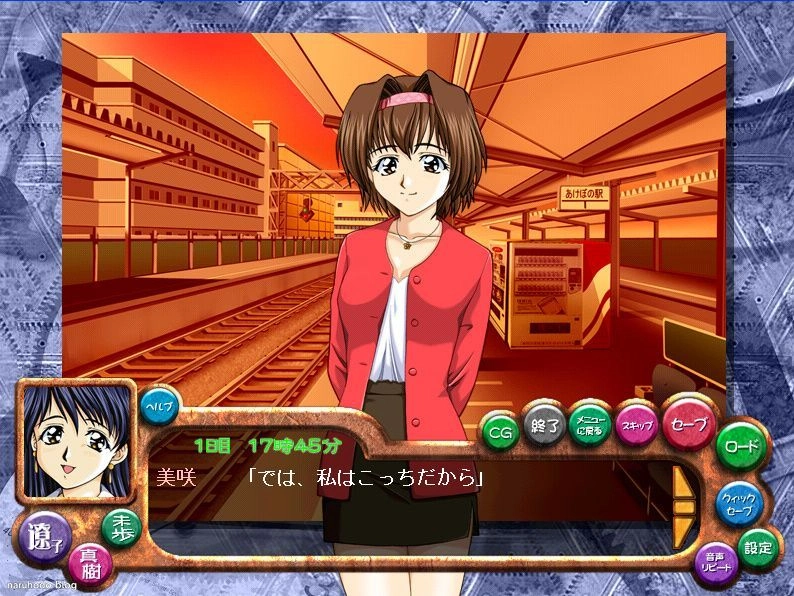
Task: Activate the スキップ (skip) button
Action: point(635,424)
